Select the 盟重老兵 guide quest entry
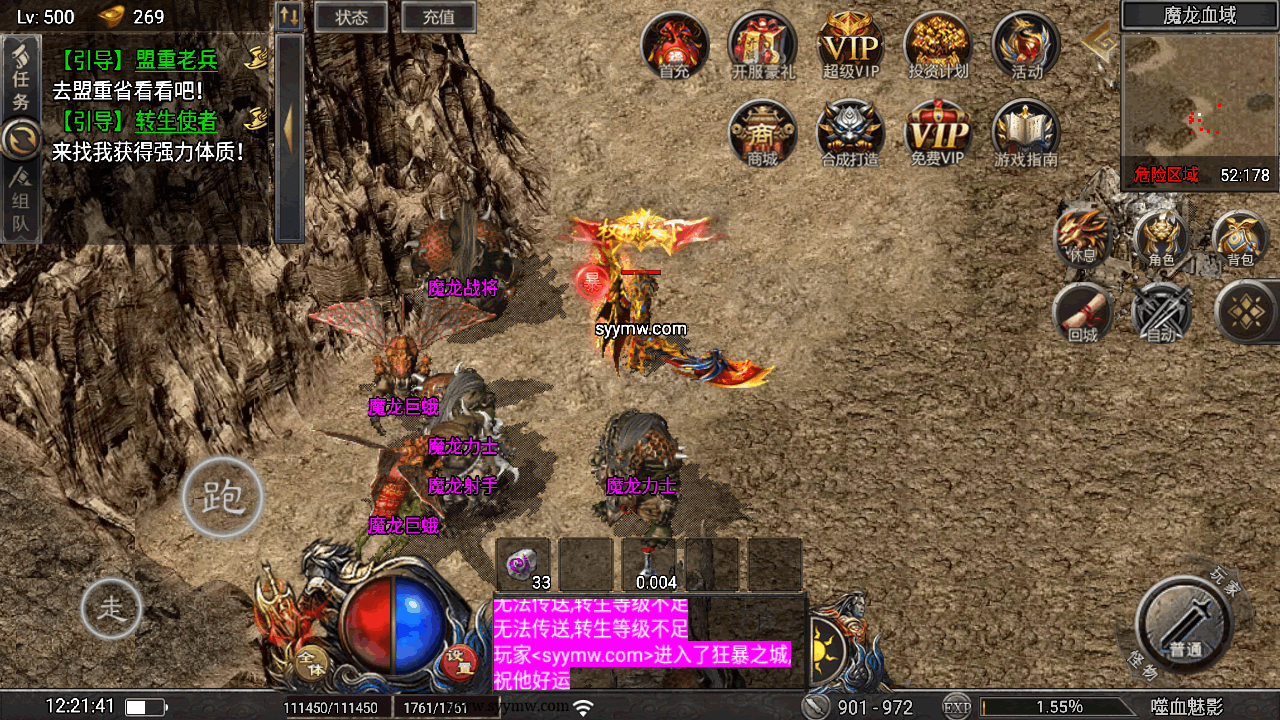 [176, 60]
